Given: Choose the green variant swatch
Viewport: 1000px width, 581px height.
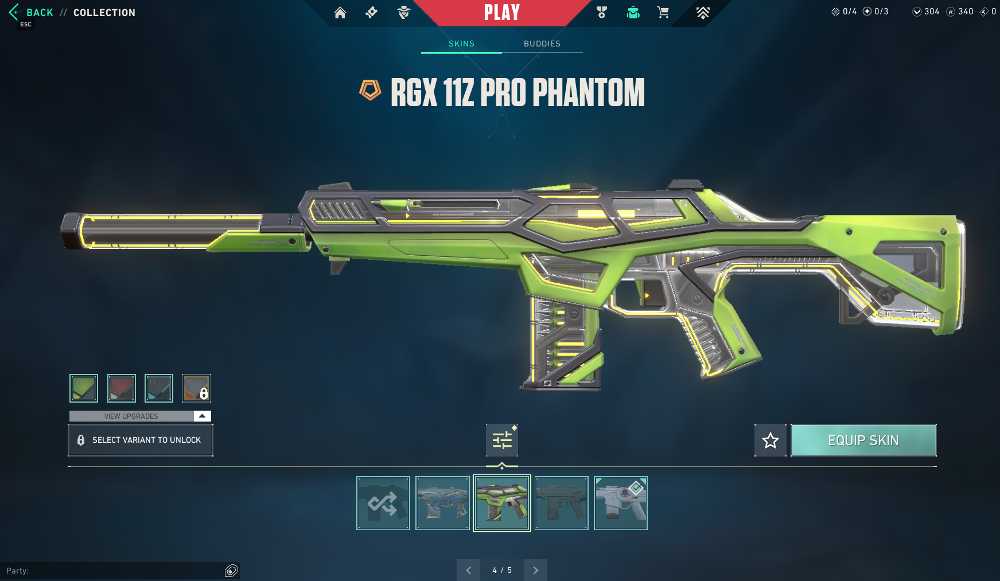Looking at the screenshot, I should click(x=83, y=388).
